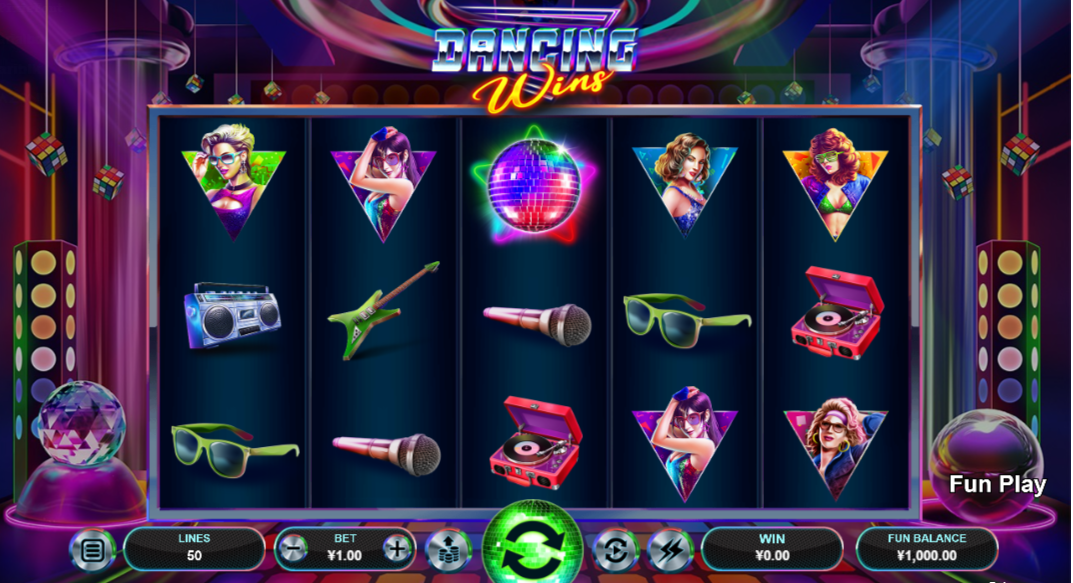Set max bet with the coin stack icon
Viewport: 1073px width, 583px height.
pyautogui.click(x=447, y=549)
